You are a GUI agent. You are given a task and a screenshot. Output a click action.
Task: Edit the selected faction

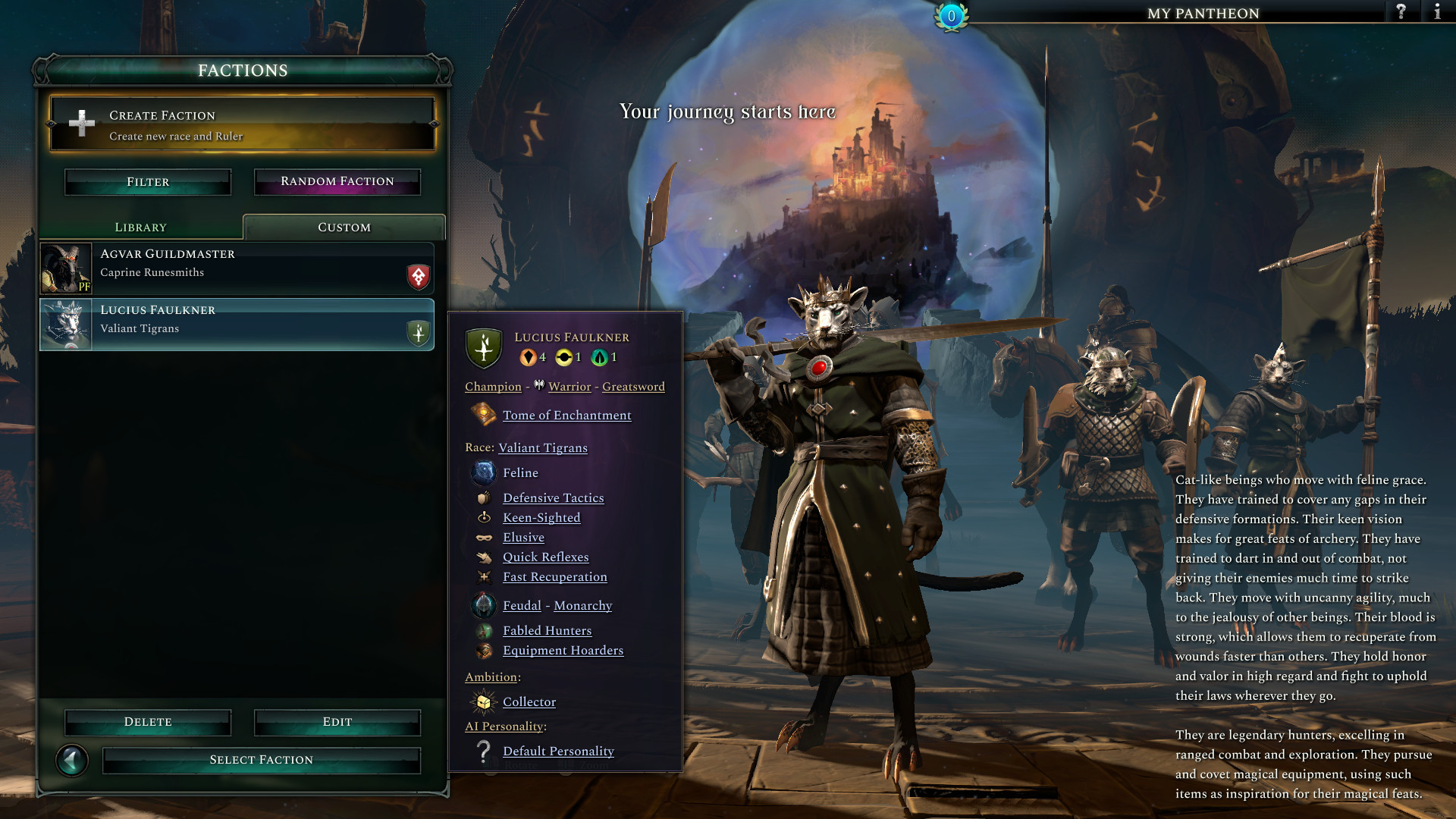337,722
